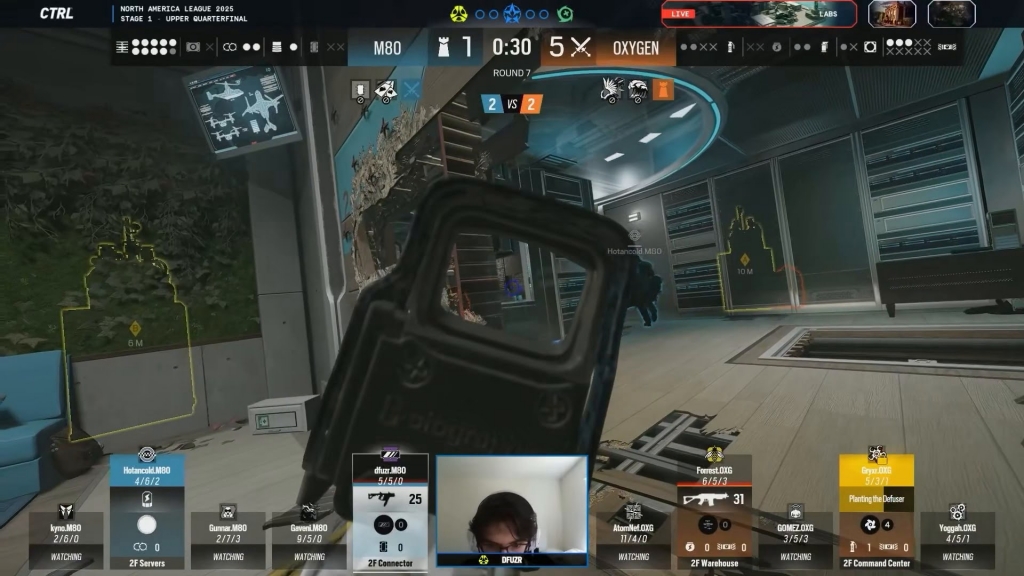Spectate the Forrest.OXG player card
1024x576 pixels.
click(x=714, y=510)
